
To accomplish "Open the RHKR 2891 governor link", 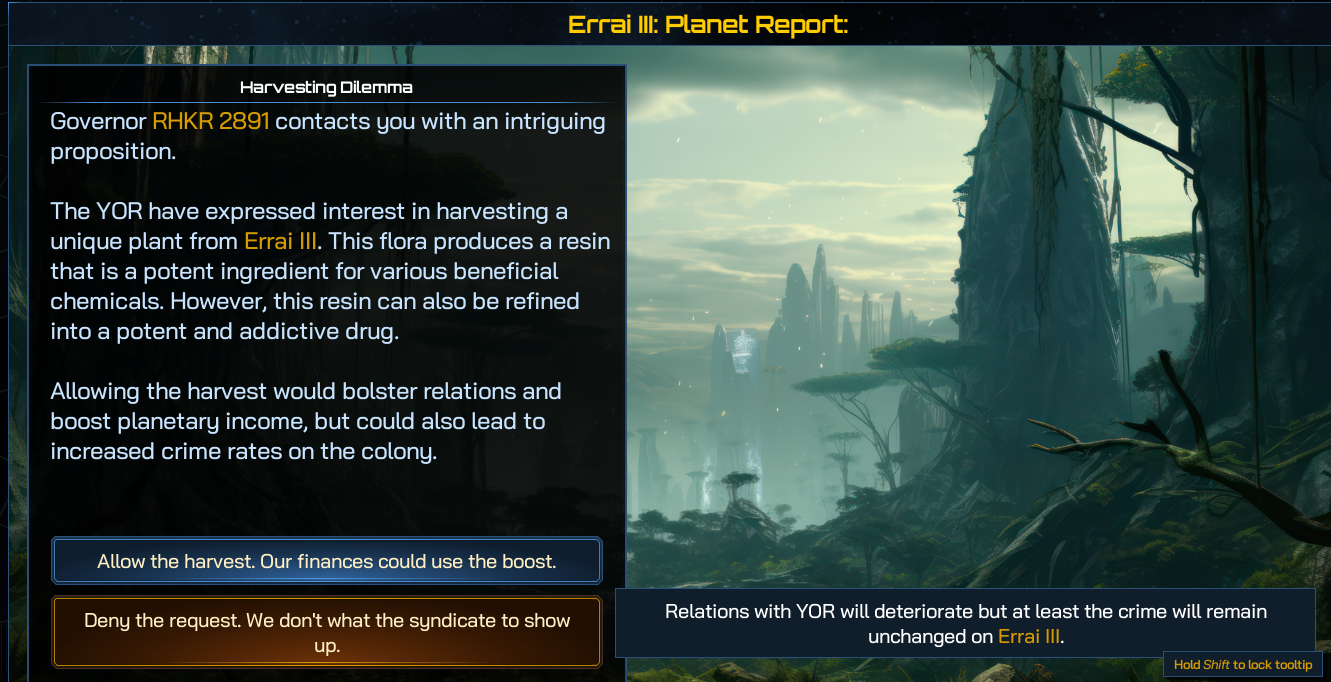I will (x=211, y=122).
